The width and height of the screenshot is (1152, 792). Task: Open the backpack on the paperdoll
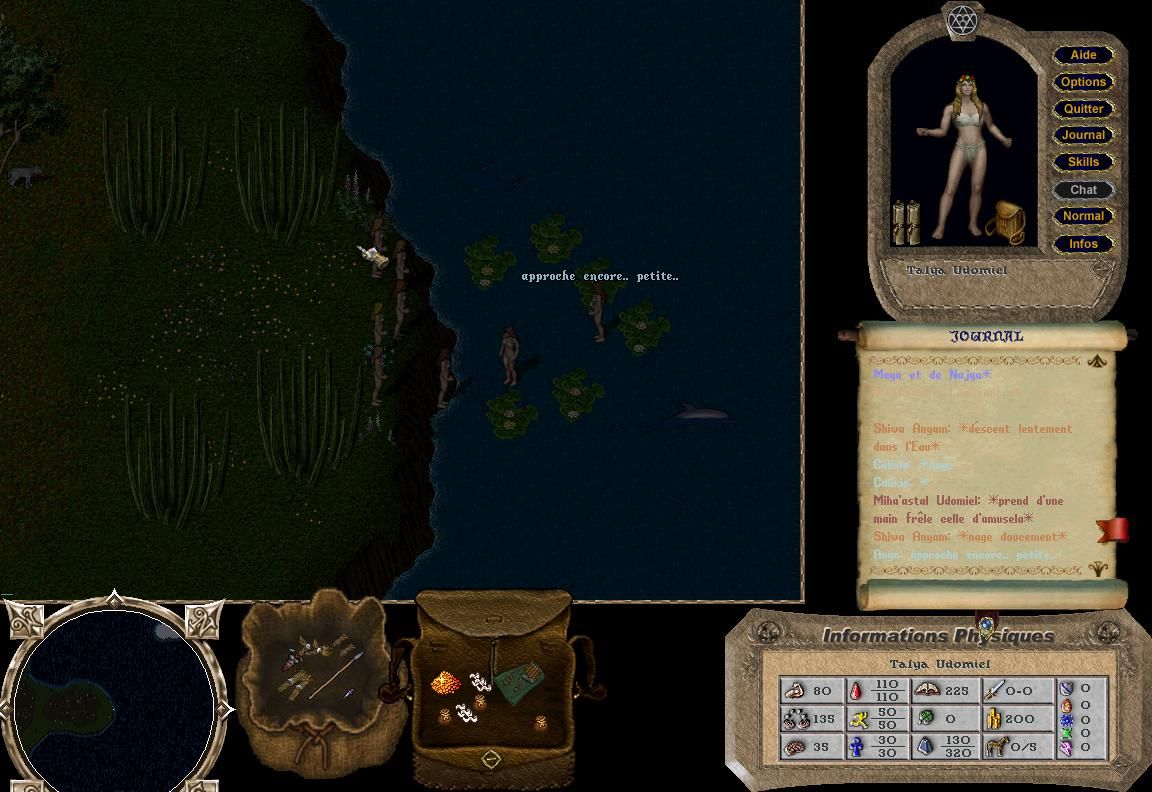point(1005,222)
